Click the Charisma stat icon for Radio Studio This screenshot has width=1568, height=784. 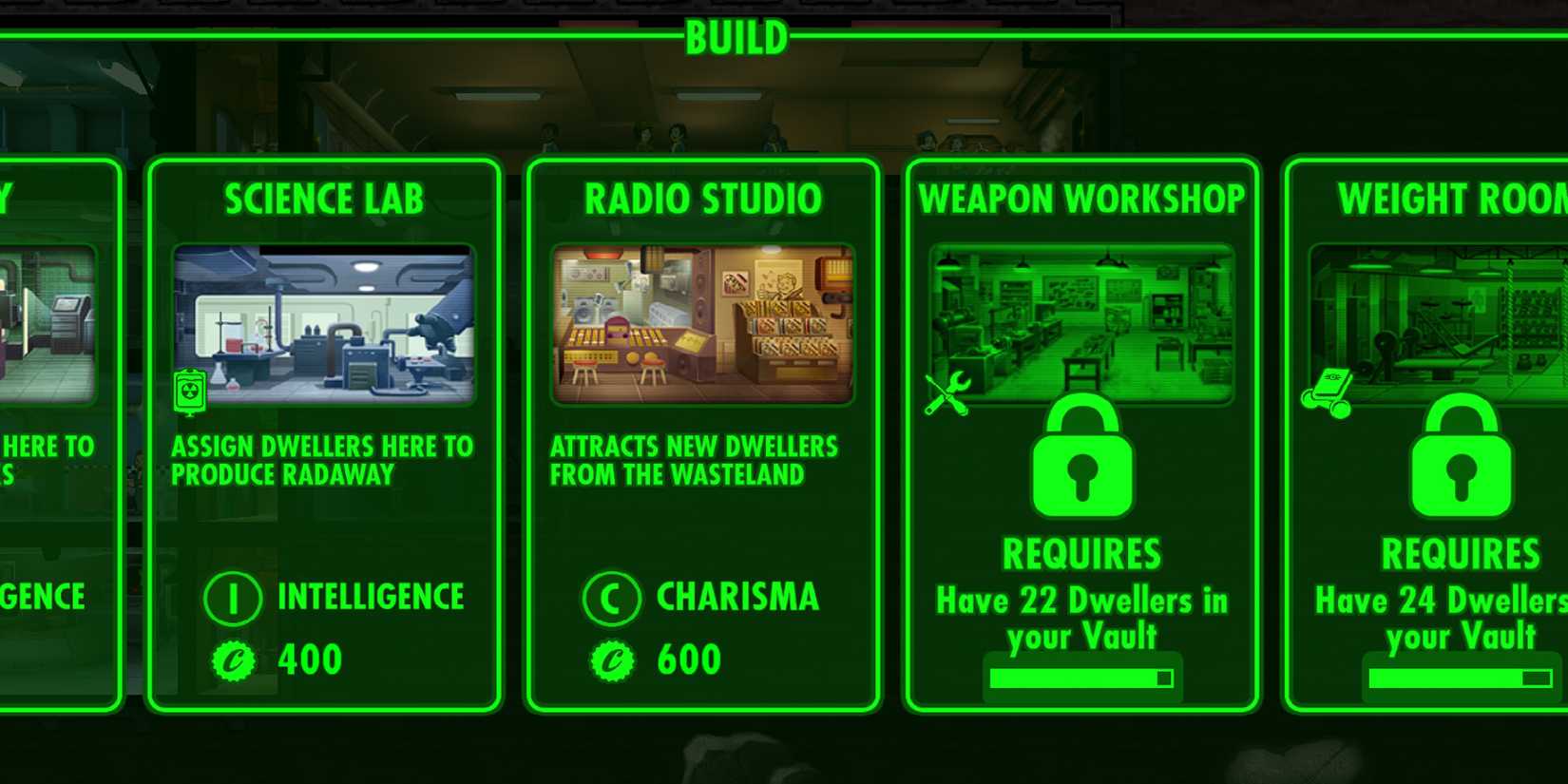click(612, 597)
